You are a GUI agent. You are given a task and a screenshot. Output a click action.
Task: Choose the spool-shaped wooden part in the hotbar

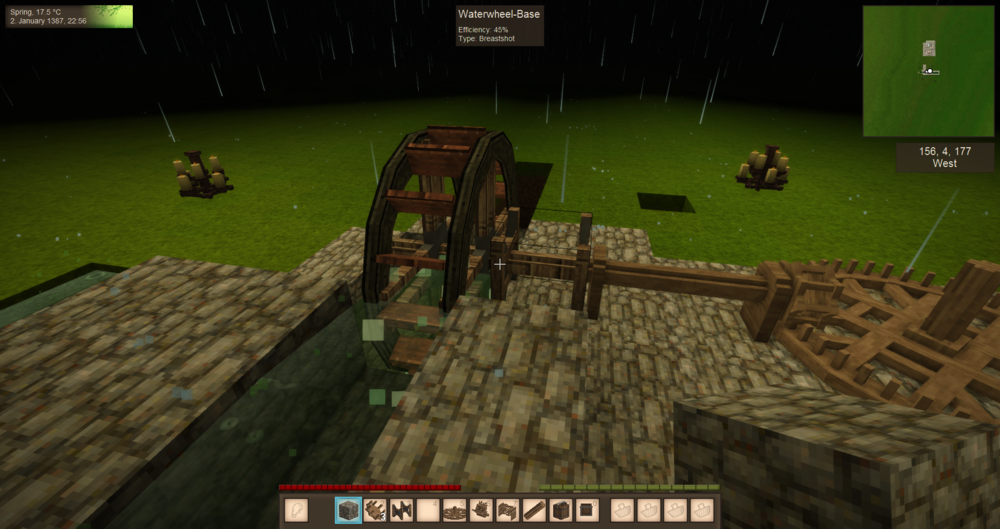coord(402,510)
